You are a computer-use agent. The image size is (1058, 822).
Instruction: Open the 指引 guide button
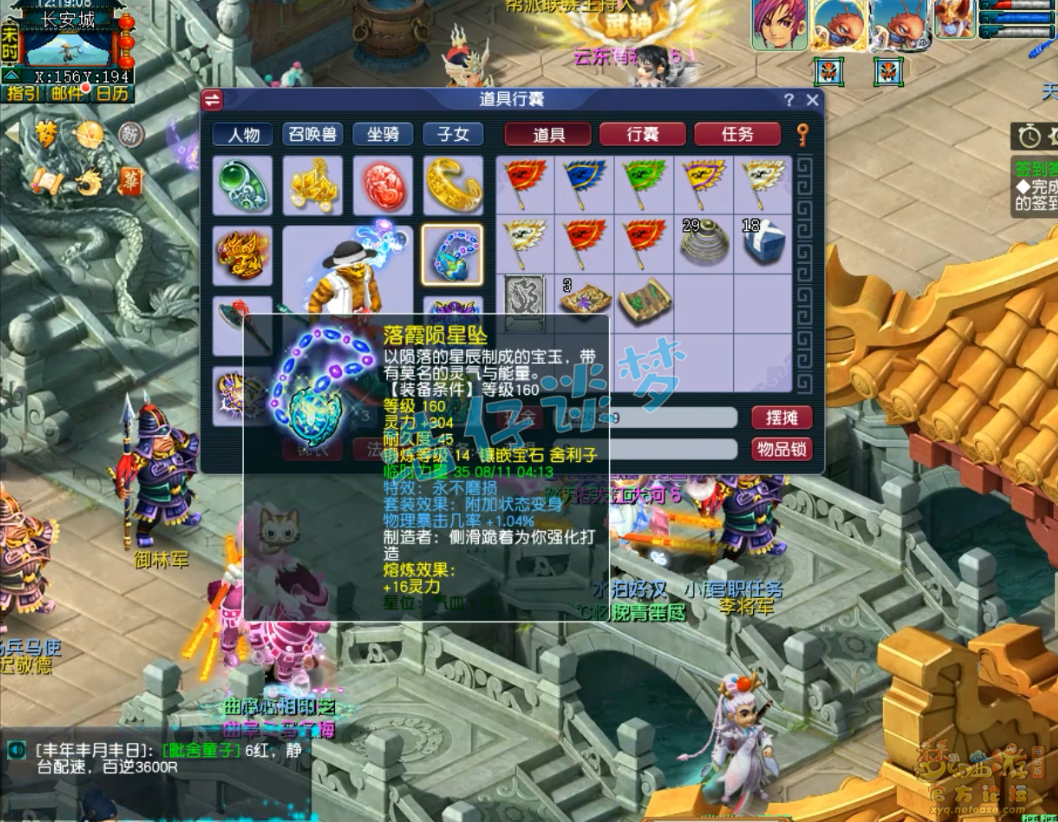click(24, 93)
